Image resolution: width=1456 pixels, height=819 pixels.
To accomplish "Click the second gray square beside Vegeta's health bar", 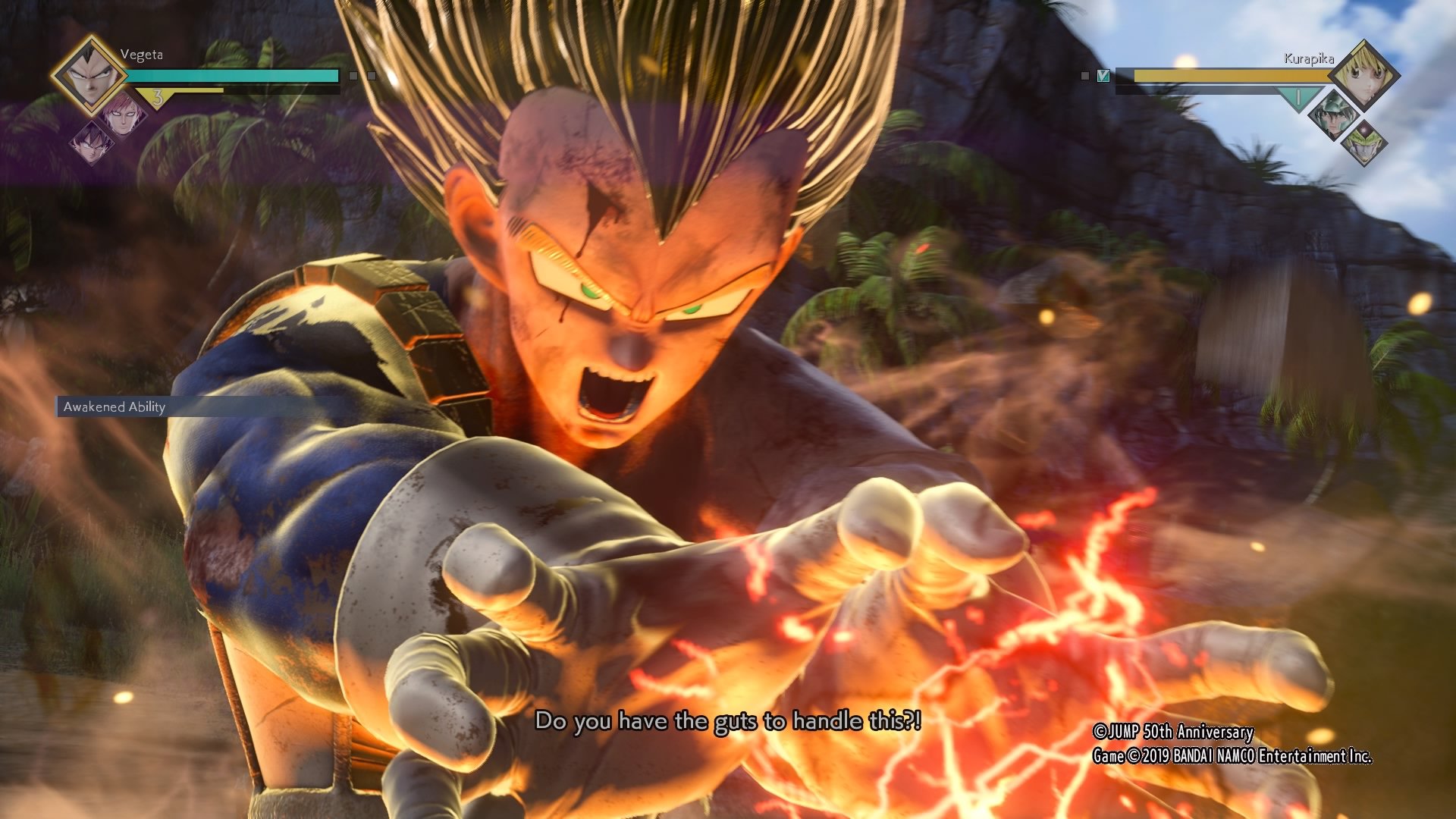I will tap(372, 76).
